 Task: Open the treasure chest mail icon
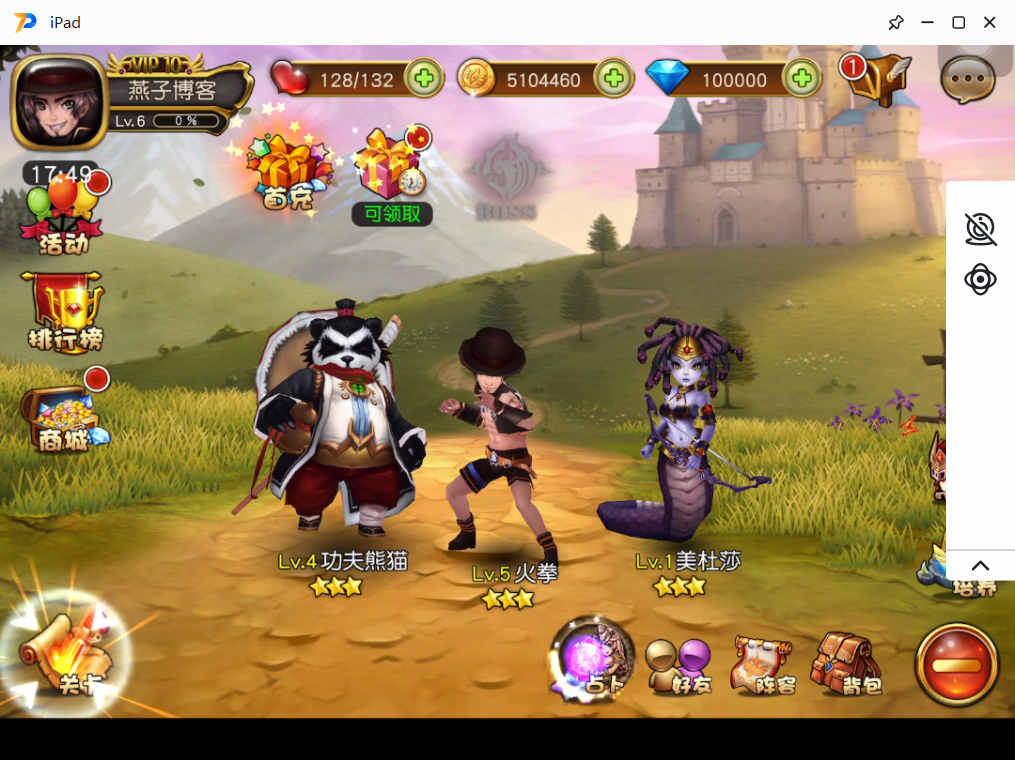coord(877,77)
